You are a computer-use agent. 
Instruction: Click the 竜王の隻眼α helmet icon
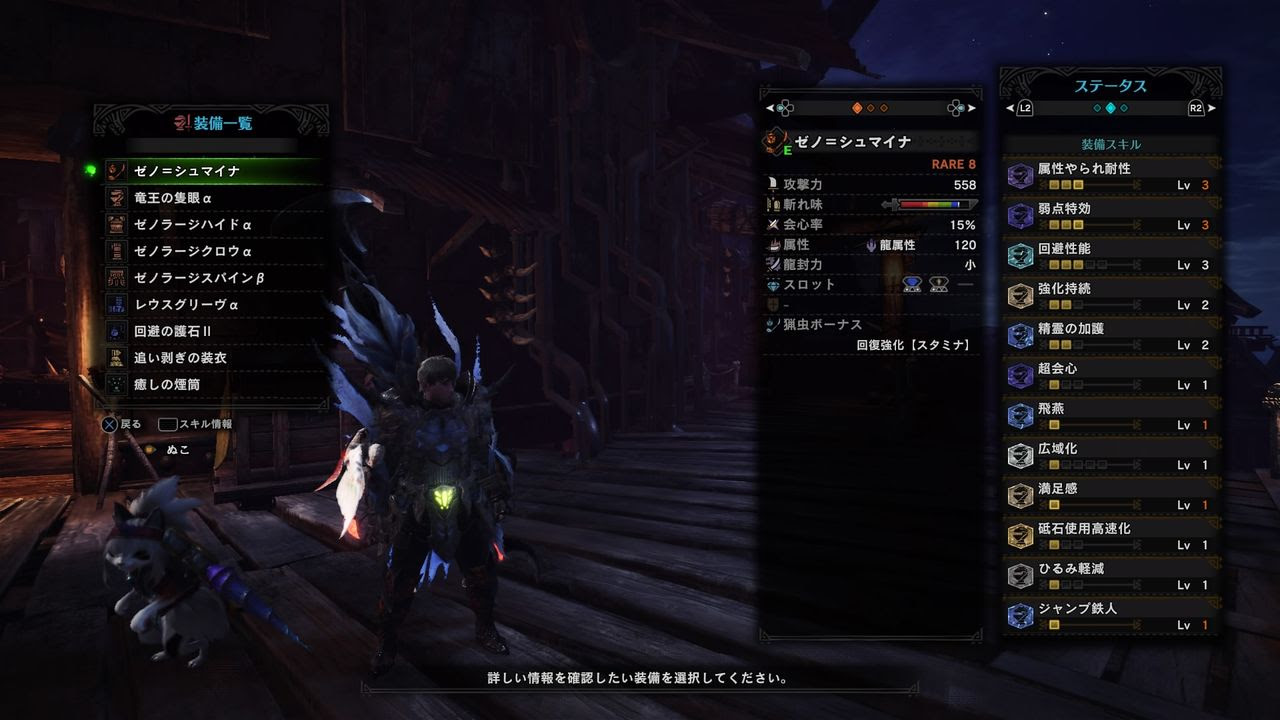click(116, 197)
